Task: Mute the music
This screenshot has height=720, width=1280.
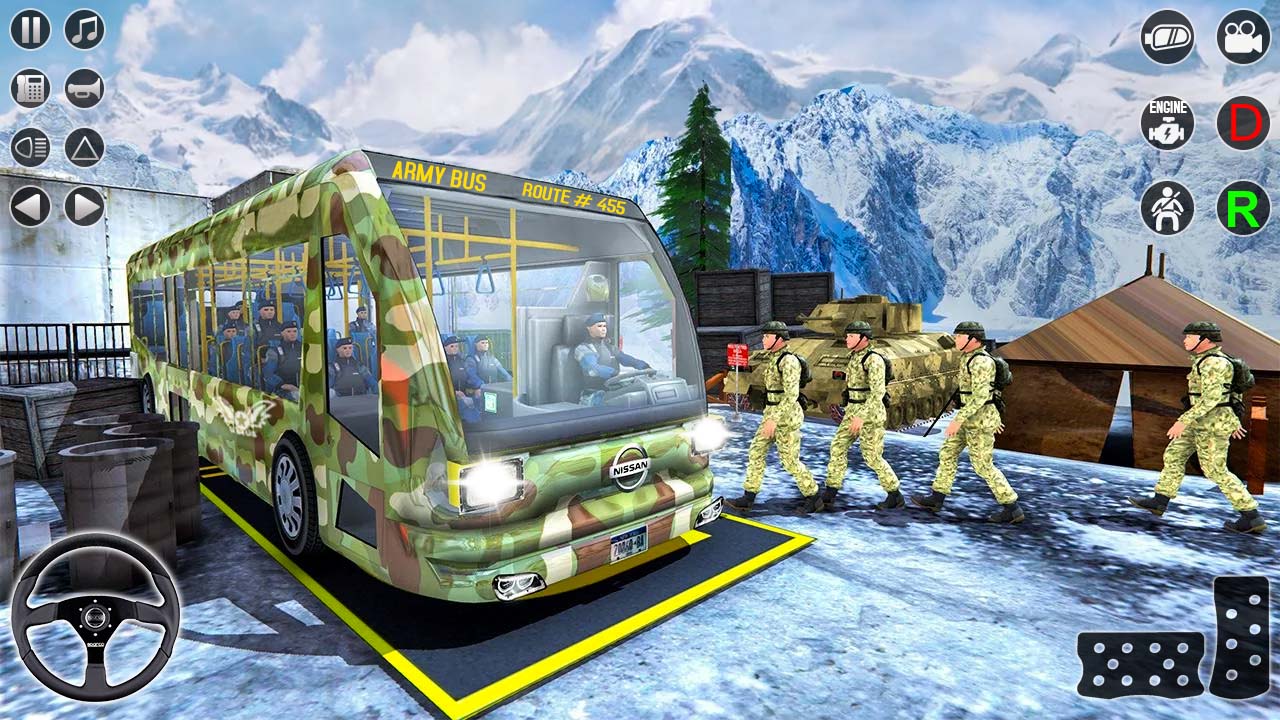Action: (82, 30)
